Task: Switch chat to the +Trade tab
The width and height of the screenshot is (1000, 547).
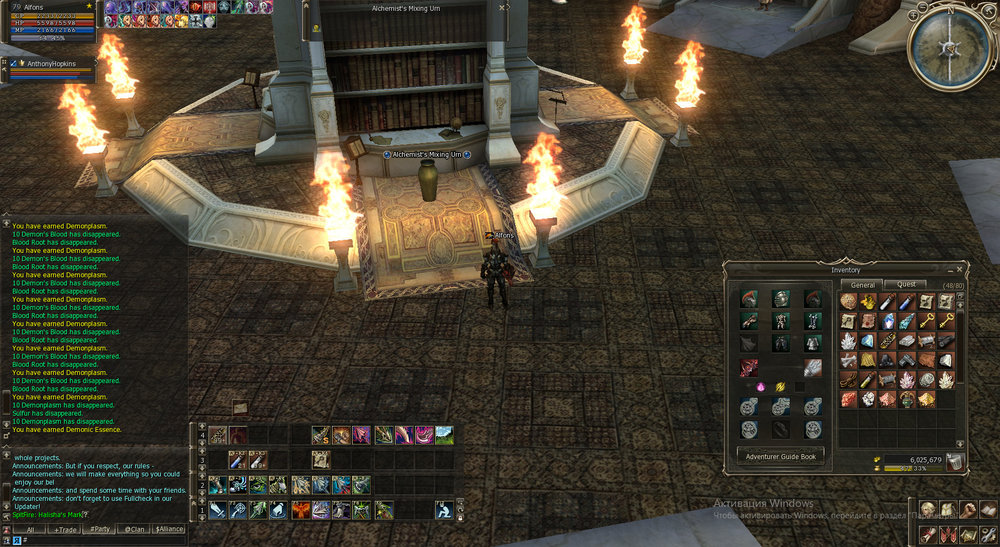Action: pos(66,529)
